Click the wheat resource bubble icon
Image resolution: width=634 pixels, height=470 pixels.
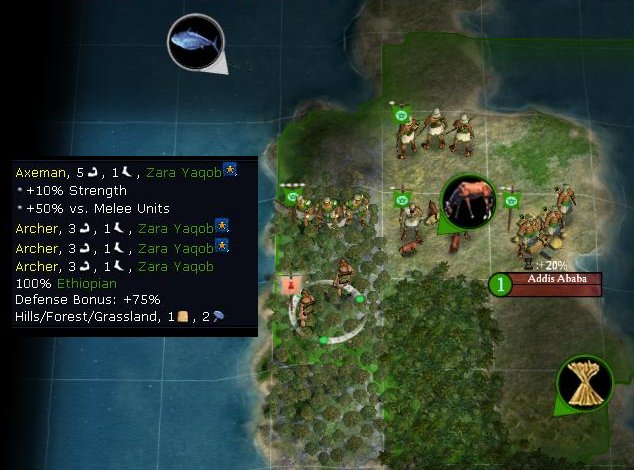(584, 383)
